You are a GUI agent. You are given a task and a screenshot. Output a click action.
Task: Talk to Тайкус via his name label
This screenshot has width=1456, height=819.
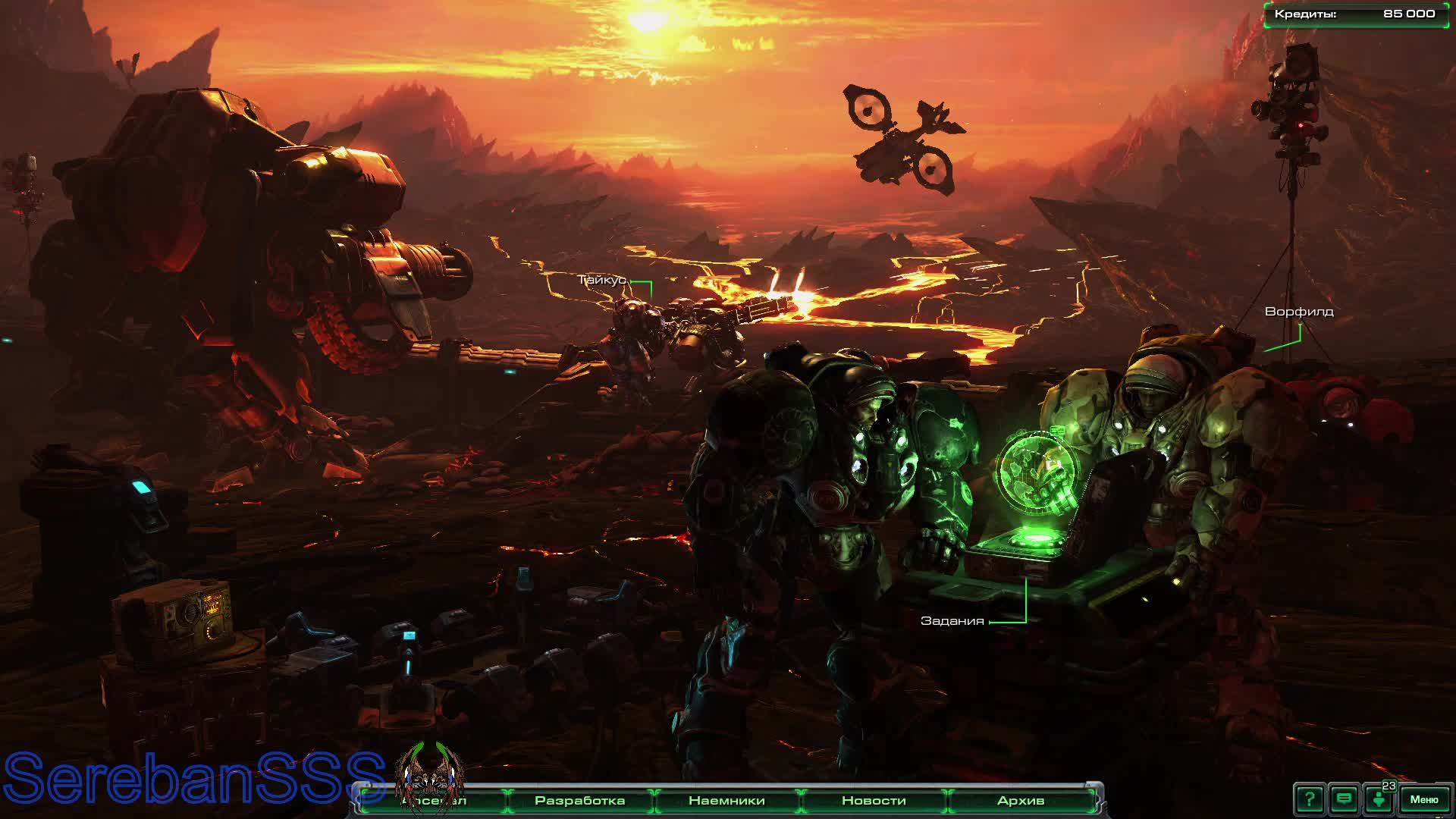[x=602, y=280]
